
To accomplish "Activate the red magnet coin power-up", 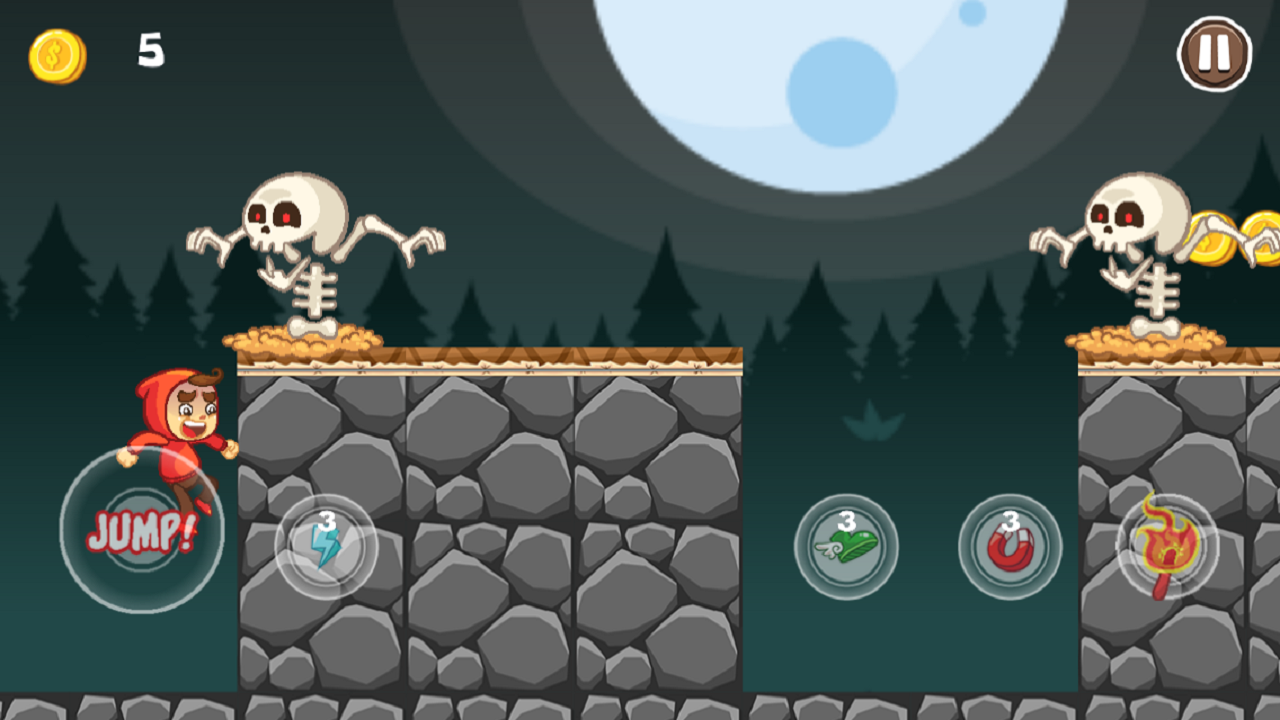I will pos(1012,548).
